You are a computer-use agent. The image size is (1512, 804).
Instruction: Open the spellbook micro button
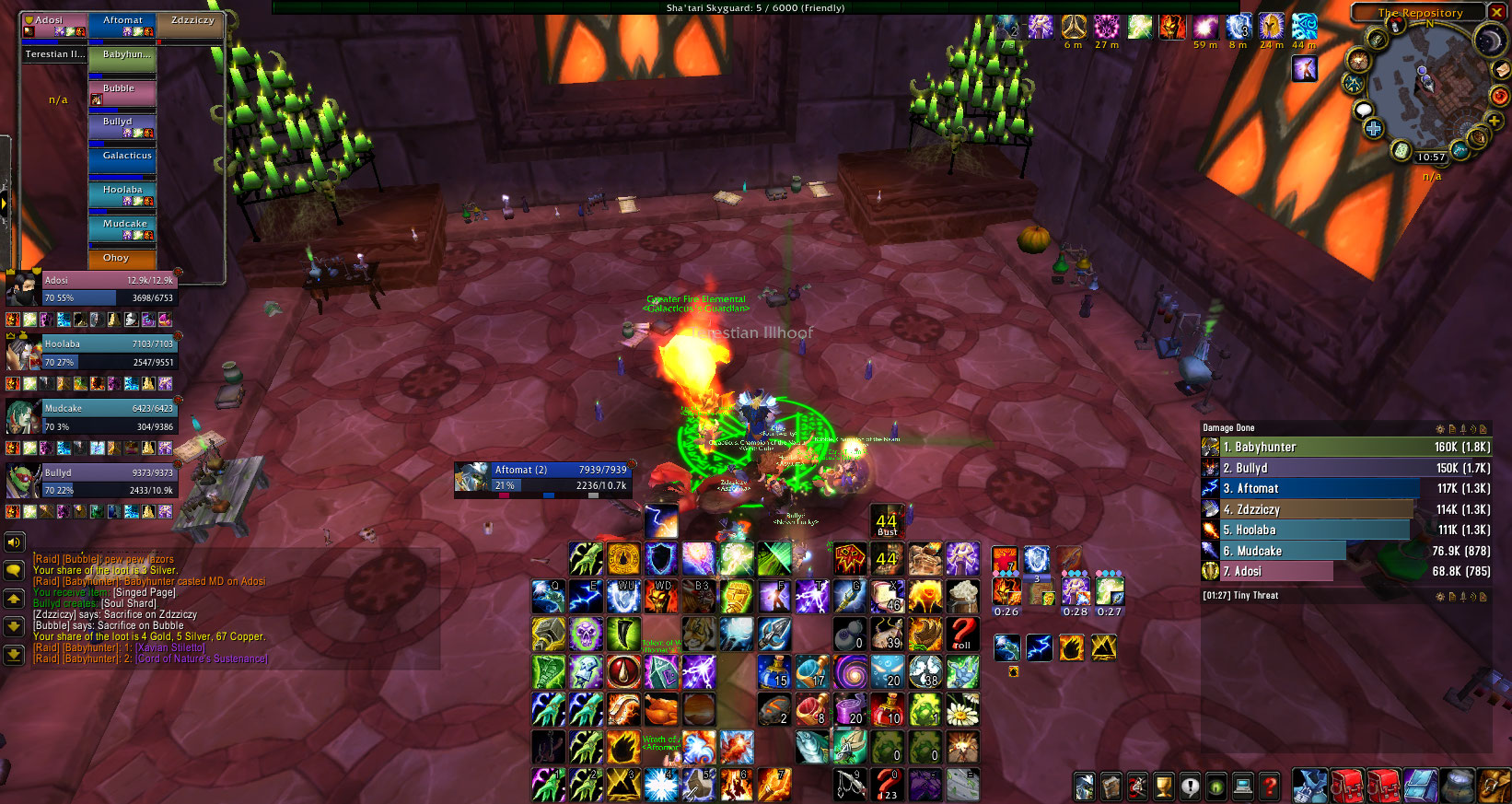[x=1111, y=787]
